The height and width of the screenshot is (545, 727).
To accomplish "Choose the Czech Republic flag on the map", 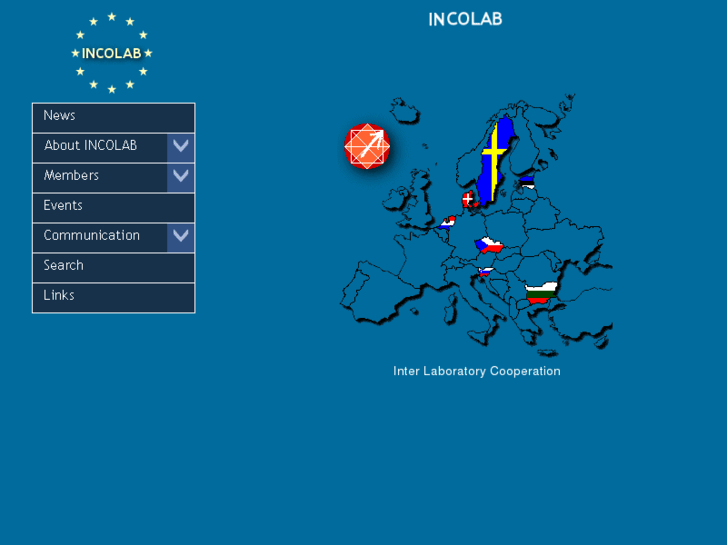I will click(488, 244).
